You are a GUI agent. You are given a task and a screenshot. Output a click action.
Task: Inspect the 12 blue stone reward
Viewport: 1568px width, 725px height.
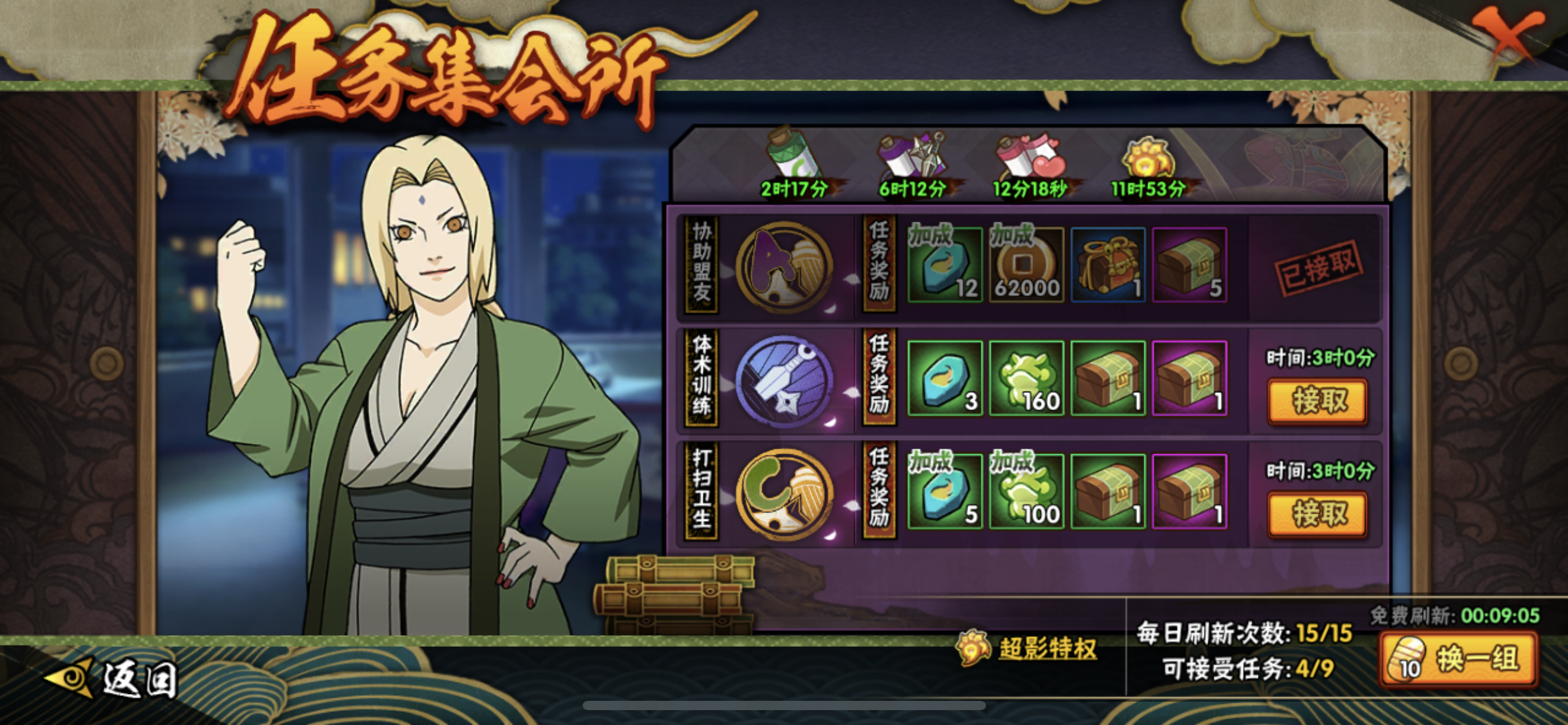click(x=945, y=265)
